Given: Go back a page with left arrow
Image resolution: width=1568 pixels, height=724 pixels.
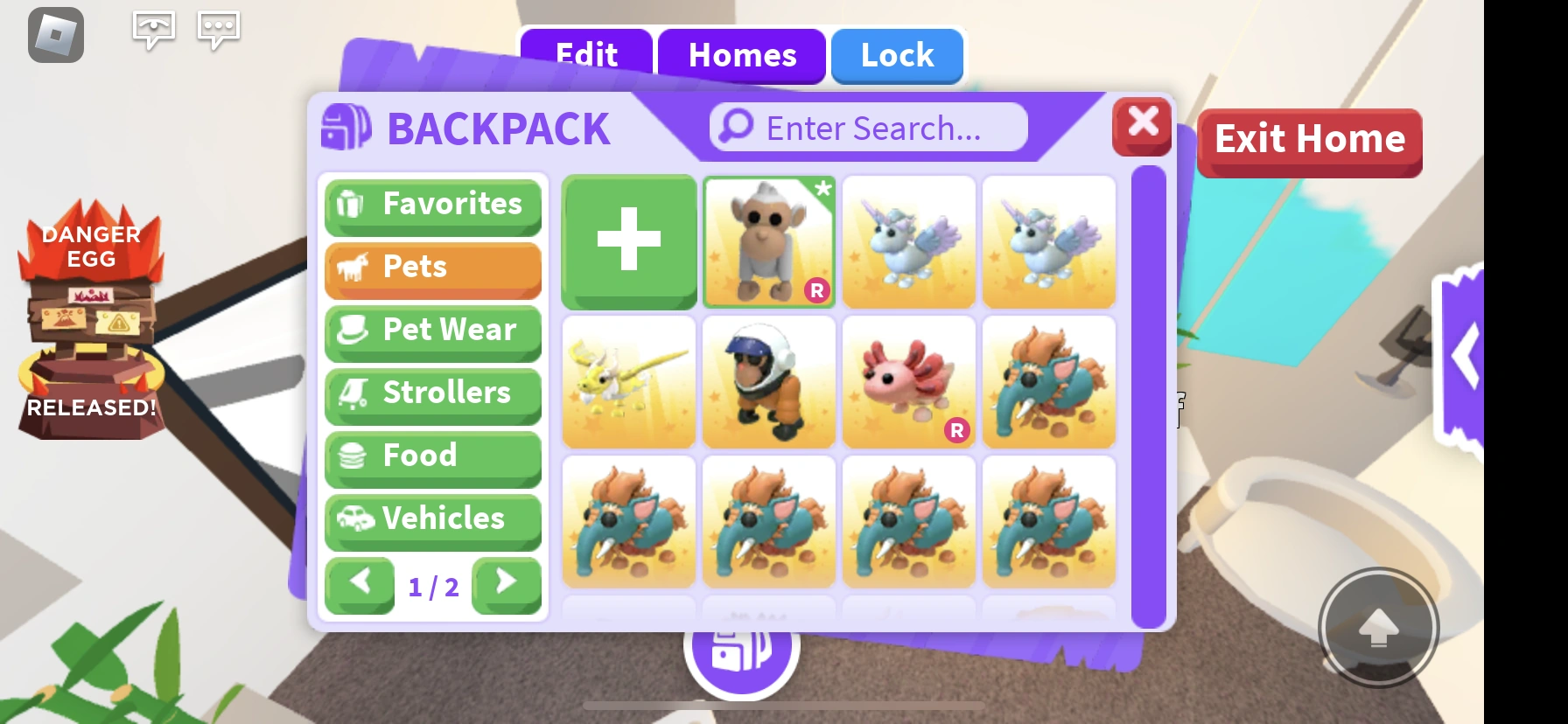Looking at the screenshot, I should pyautogui.click(x=360, y=587).
